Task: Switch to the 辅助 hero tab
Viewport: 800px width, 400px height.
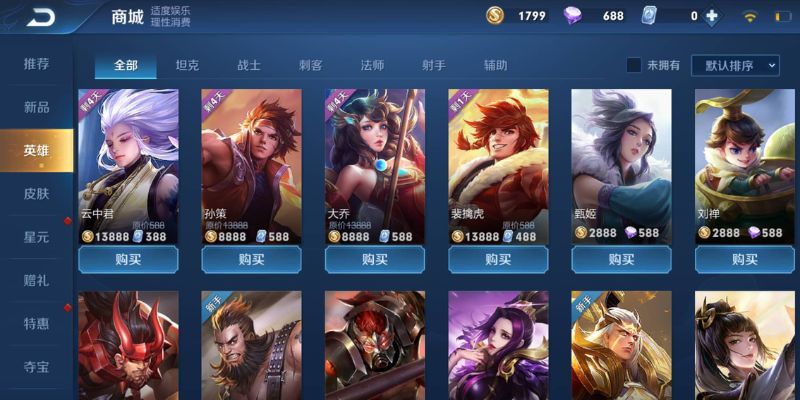Action: (495, 65)
